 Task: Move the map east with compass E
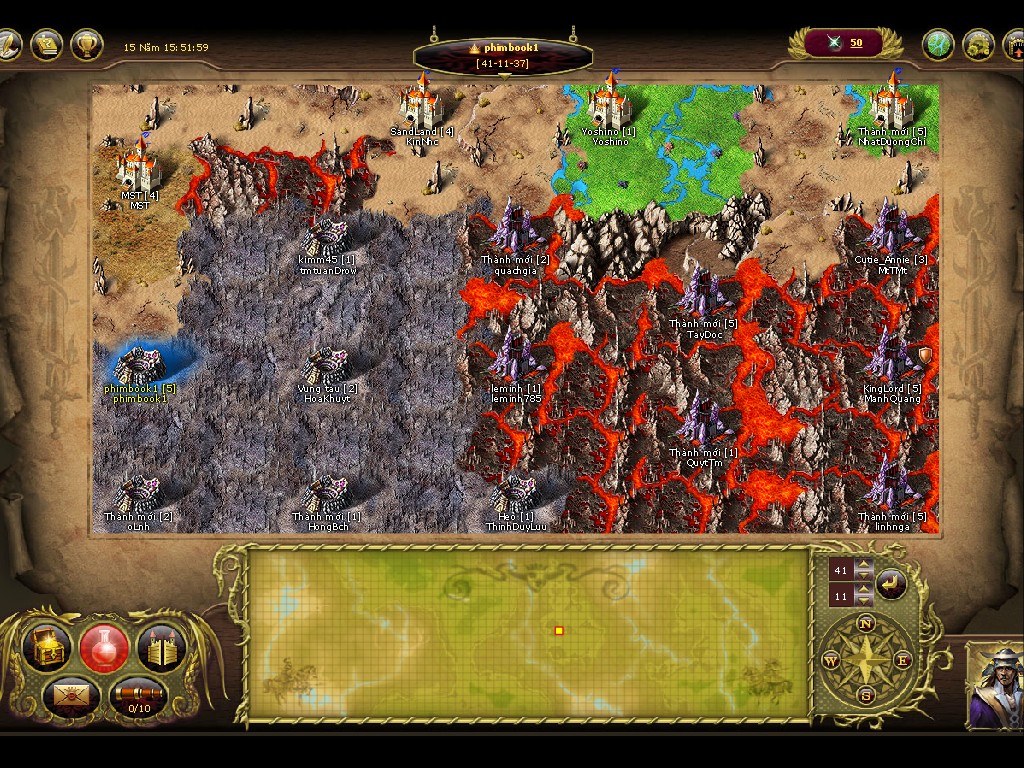(902, 660)
